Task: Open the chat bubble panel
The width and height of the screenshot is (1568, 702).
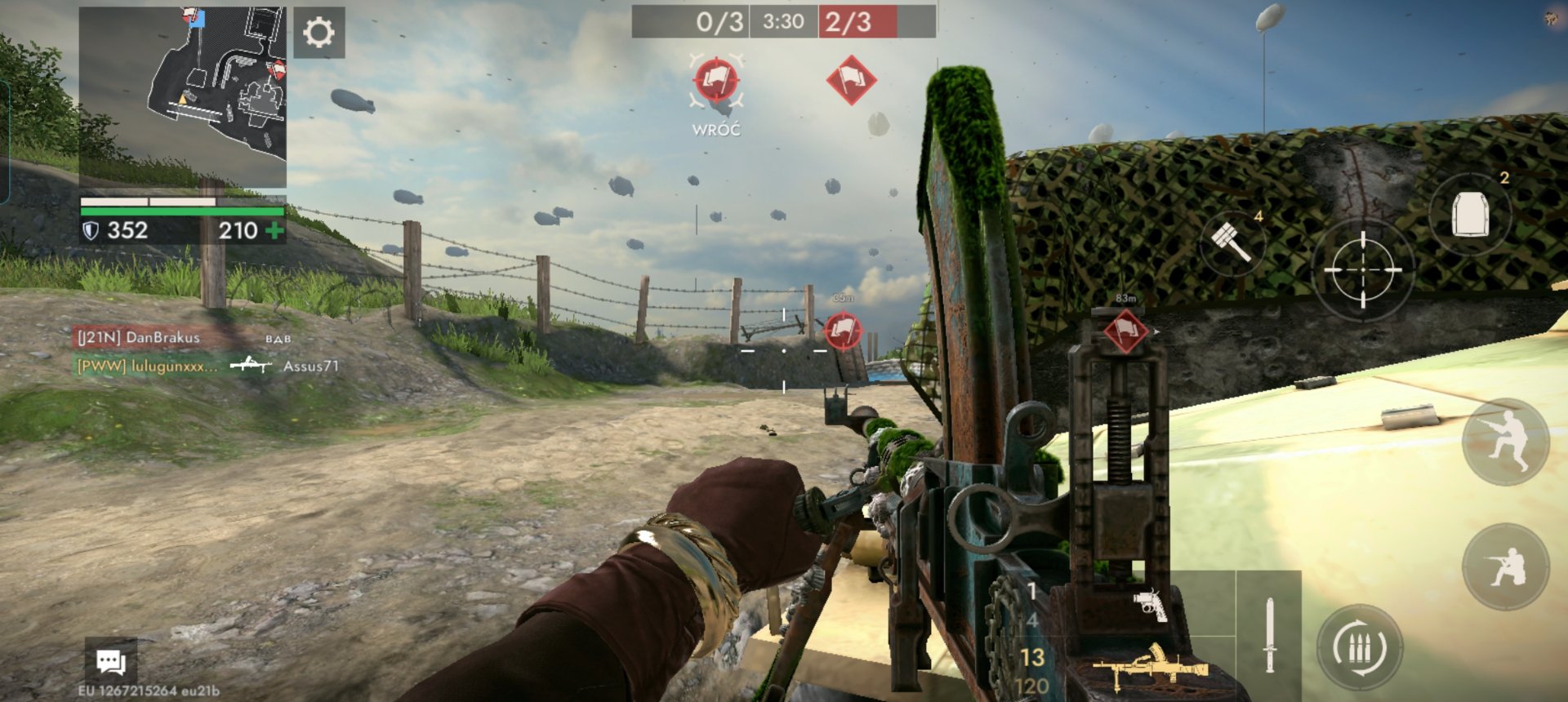Action: point(111,661)
